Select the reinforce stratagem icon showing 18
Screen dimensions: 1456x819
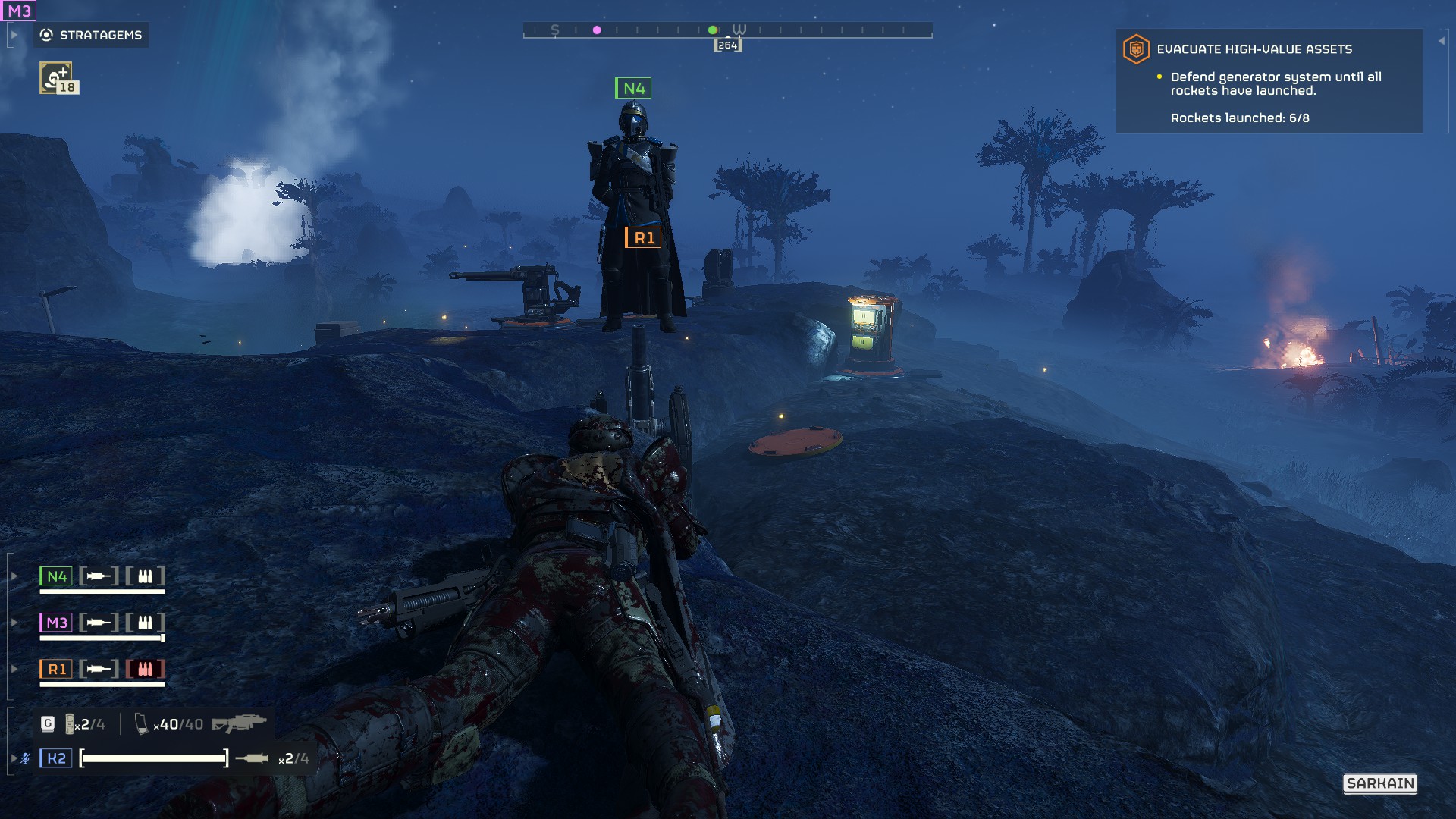[x=56, y=77]
